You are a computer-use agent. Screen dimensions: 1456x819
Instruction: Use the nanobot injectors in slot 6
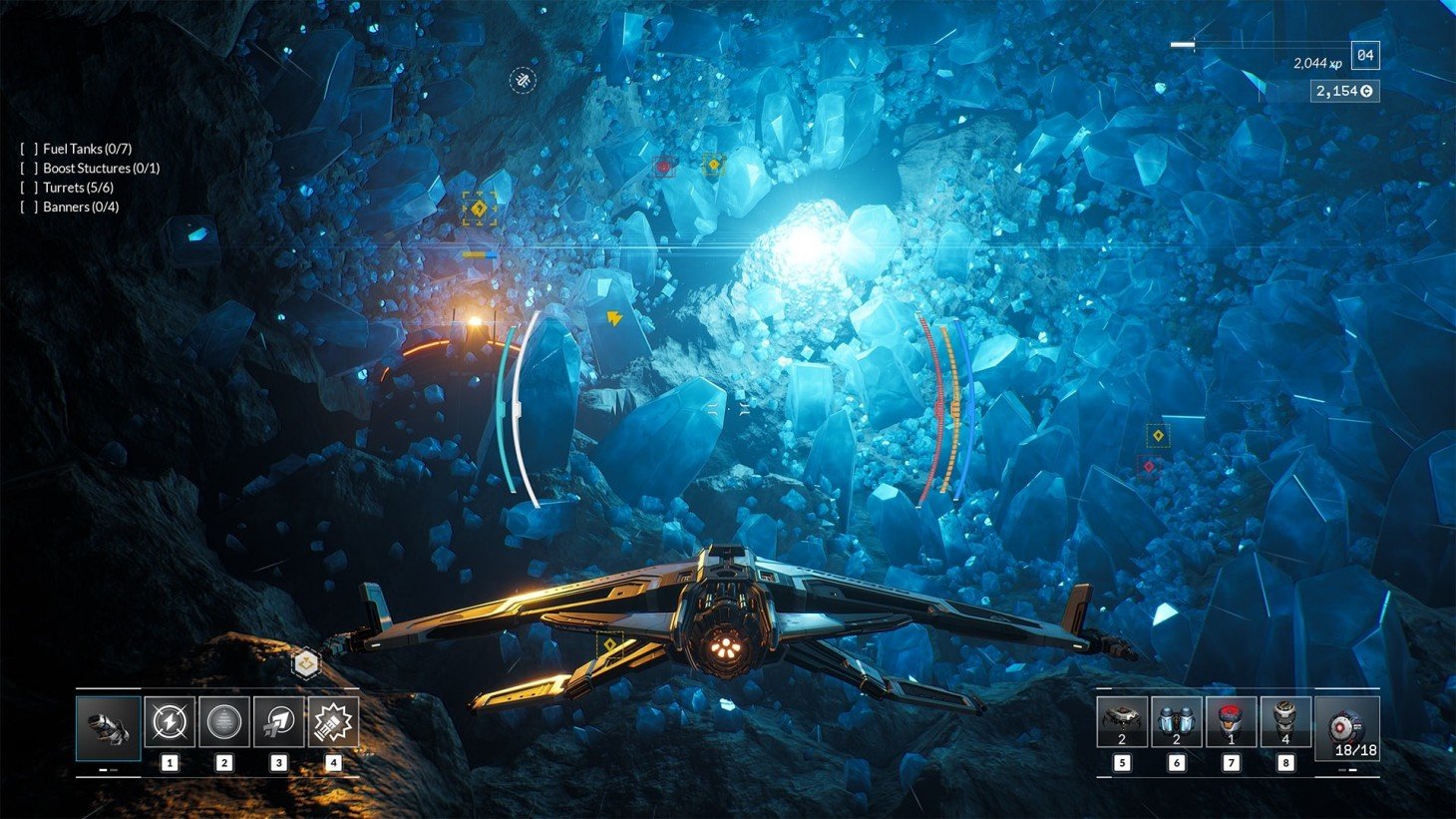[1177, 723]
